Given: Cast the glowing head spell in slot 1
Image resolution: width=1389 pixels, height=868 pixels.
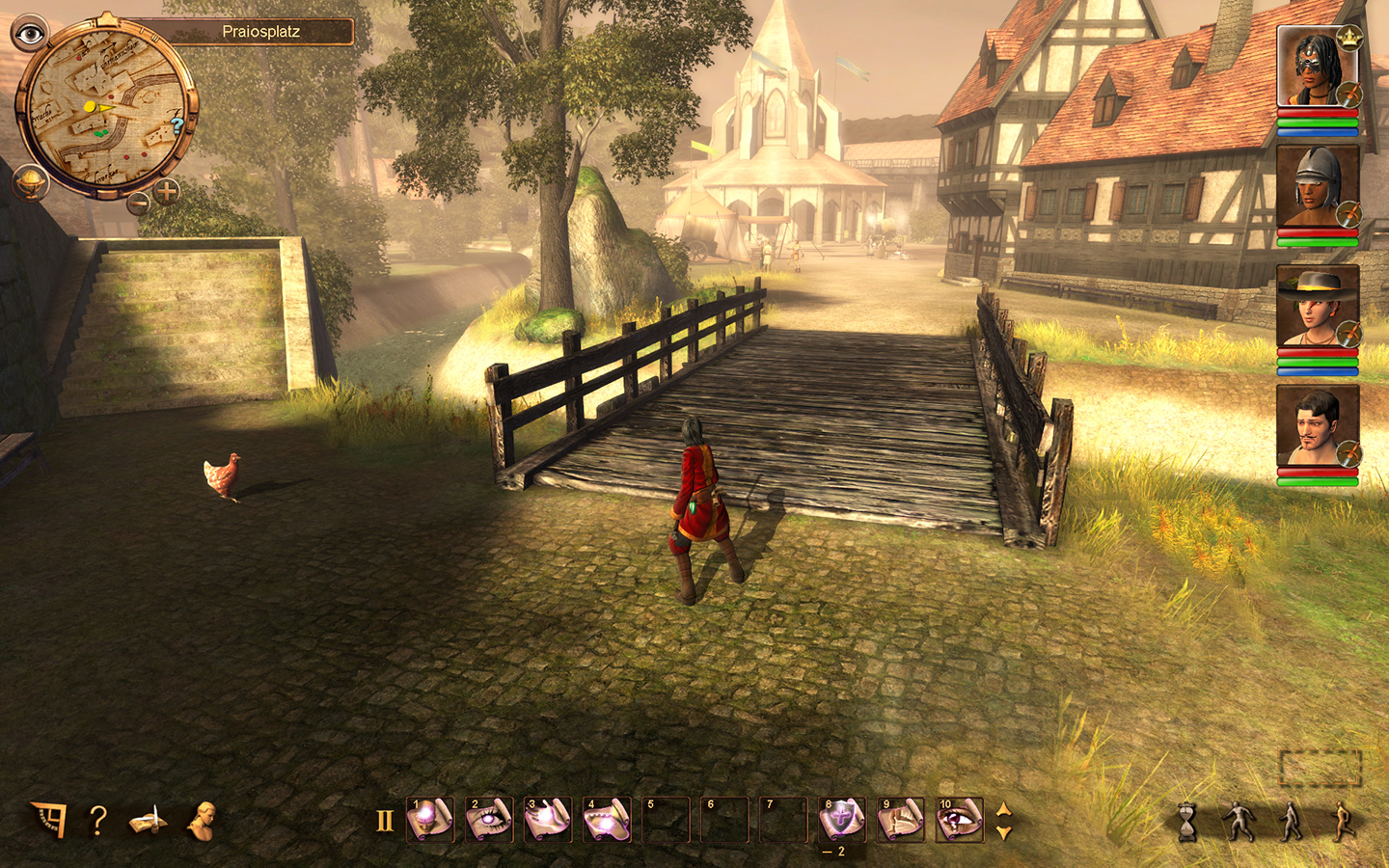Looking at the screenshot, I should pyautogui.click(x=430, y=820).
